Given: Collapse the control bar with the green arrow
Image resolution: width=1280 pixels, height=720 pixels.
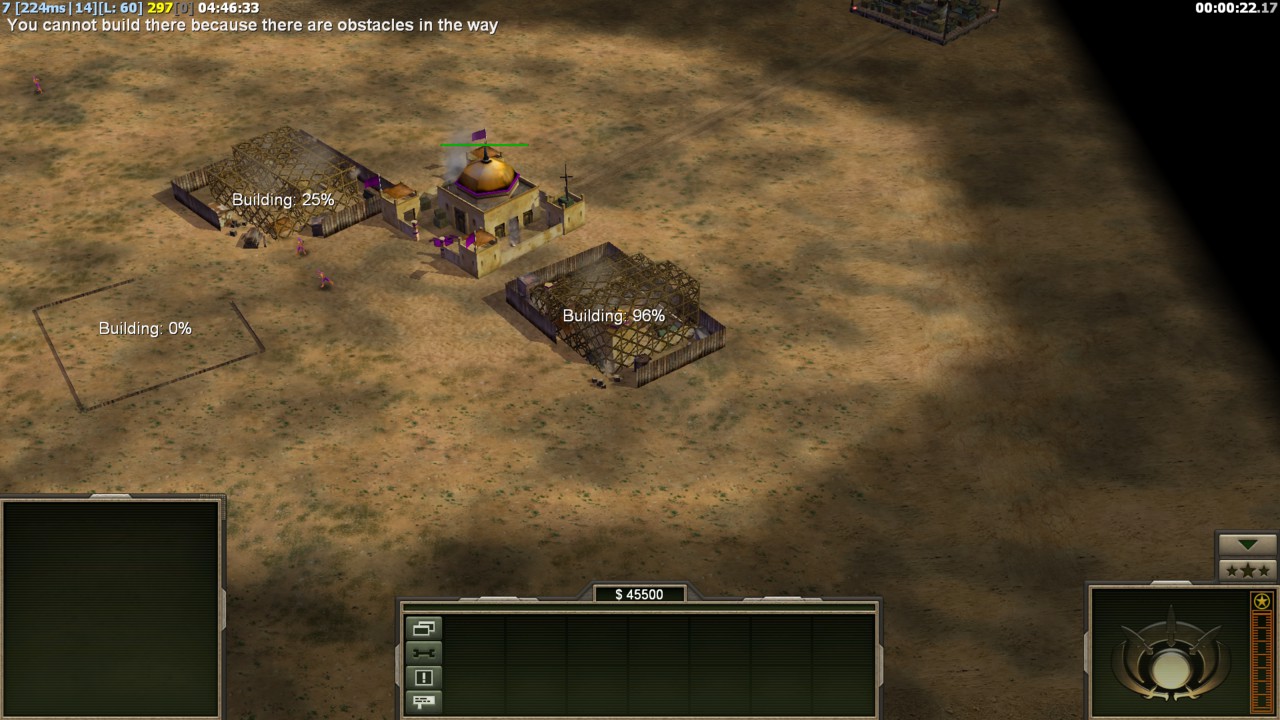Looking at the screenshot, I should pyautogui.click(x=1247, y=544).
